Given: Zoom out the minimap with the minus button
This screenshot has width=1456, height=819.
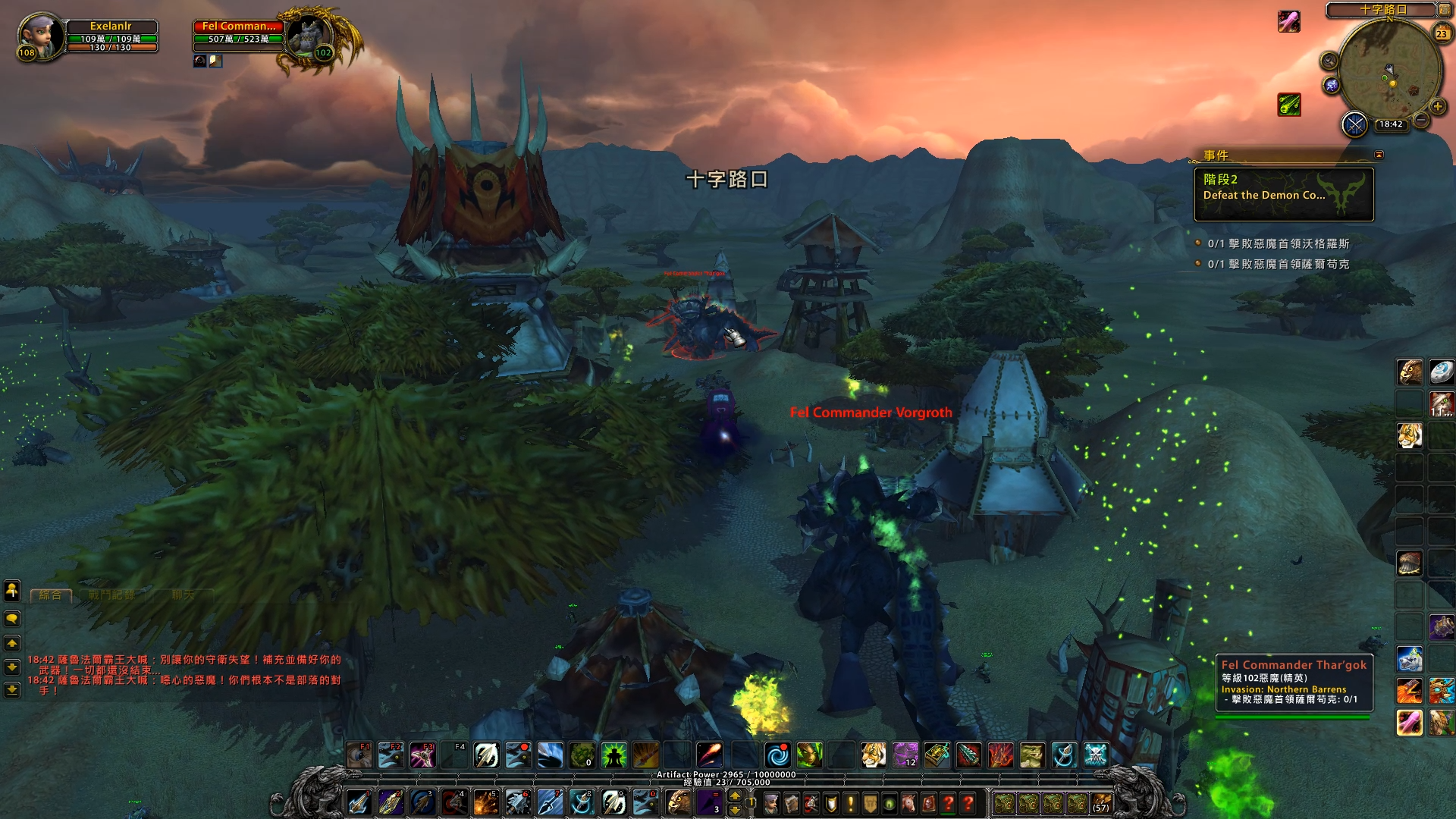Looking at the screenshot, I should coord(1421,120).
